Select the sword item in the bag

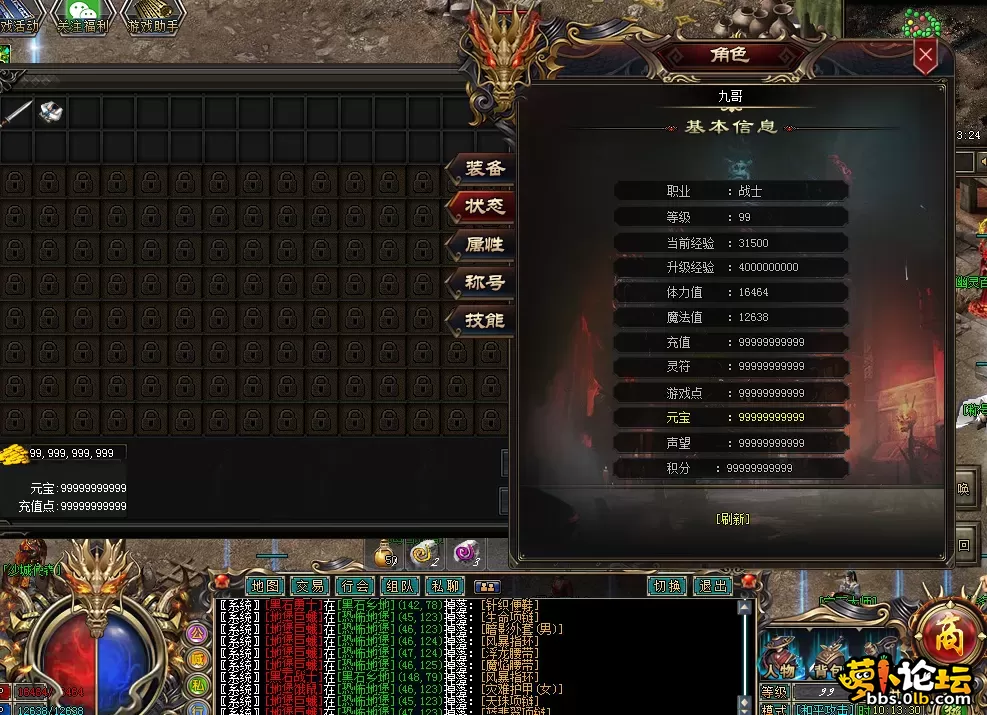tap(17, 112)
